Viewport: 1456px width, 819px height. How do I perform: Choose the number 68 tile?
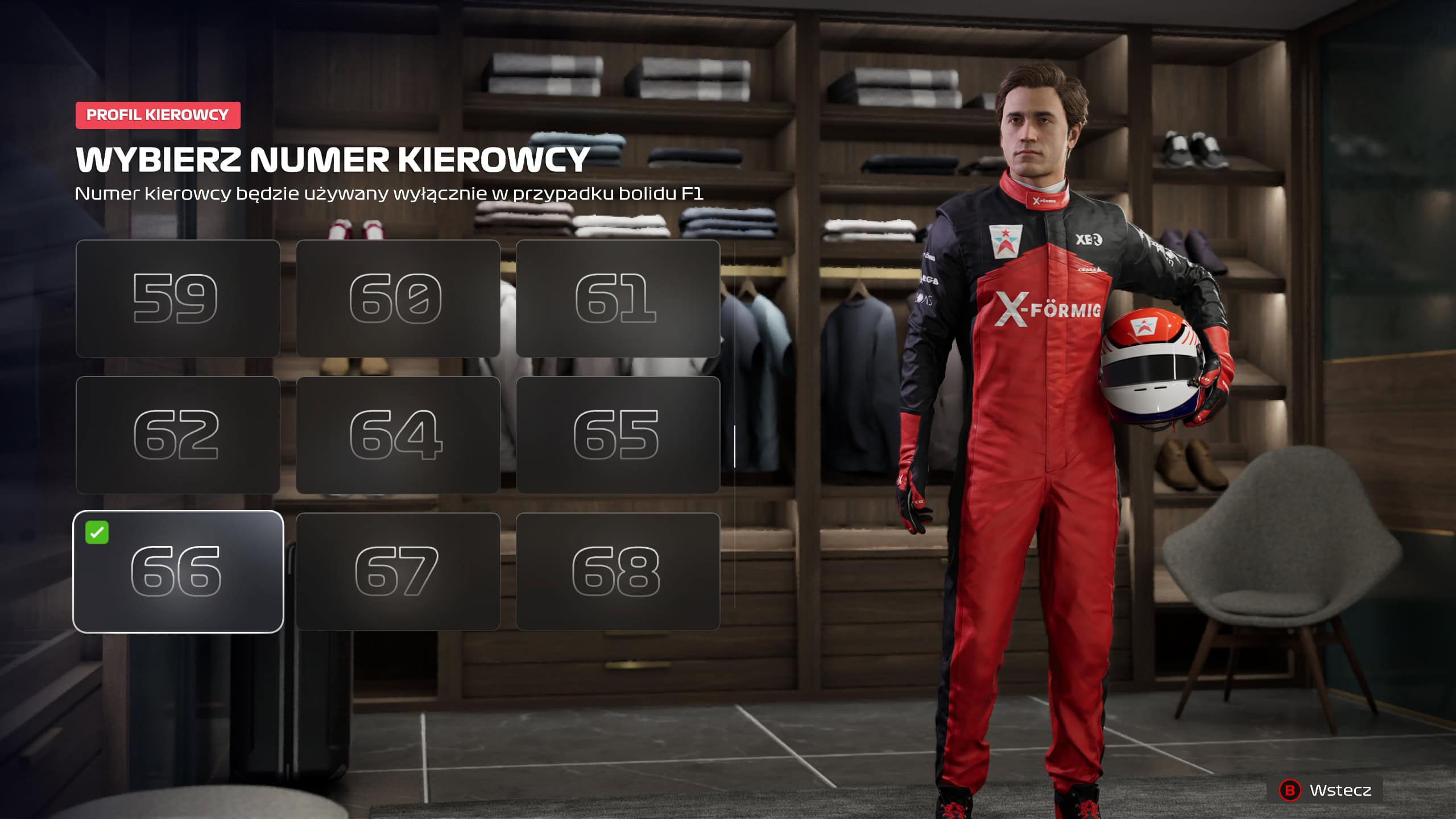tap(618, 572)
